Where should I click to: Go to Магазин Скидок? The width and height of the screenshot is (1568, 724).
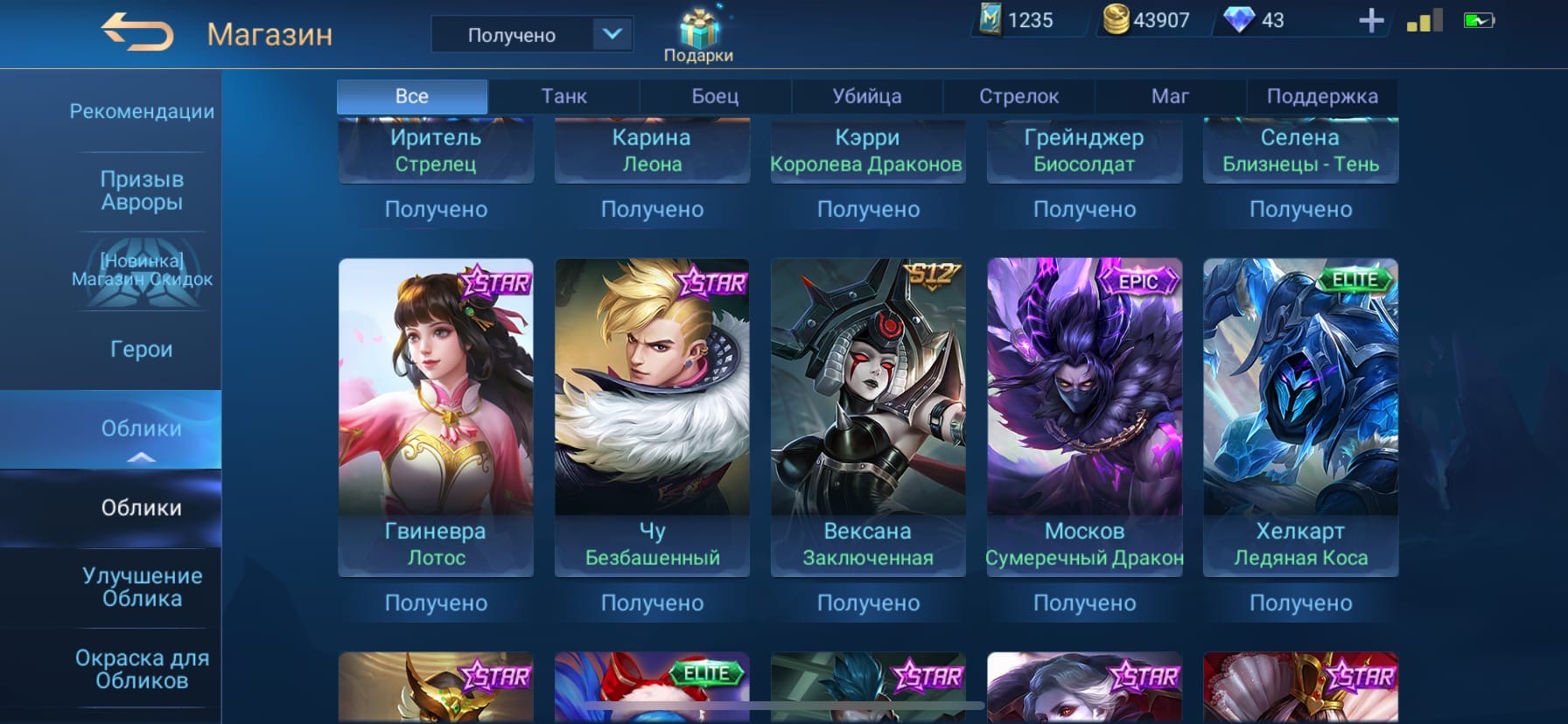tap(142, 270)
